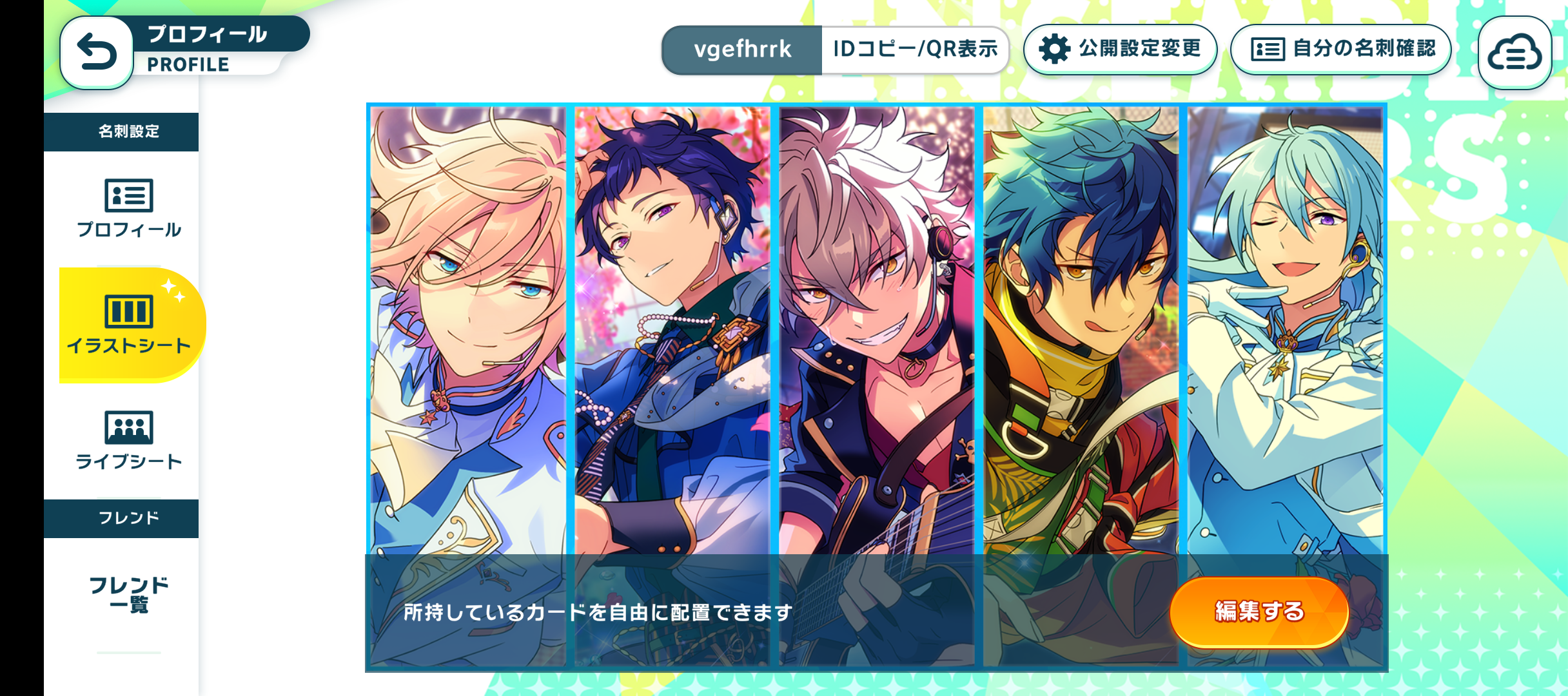Screen dimensions: 1568x696
Task: Check own card with 自分の名刺確認
Action: point(1340,49)
